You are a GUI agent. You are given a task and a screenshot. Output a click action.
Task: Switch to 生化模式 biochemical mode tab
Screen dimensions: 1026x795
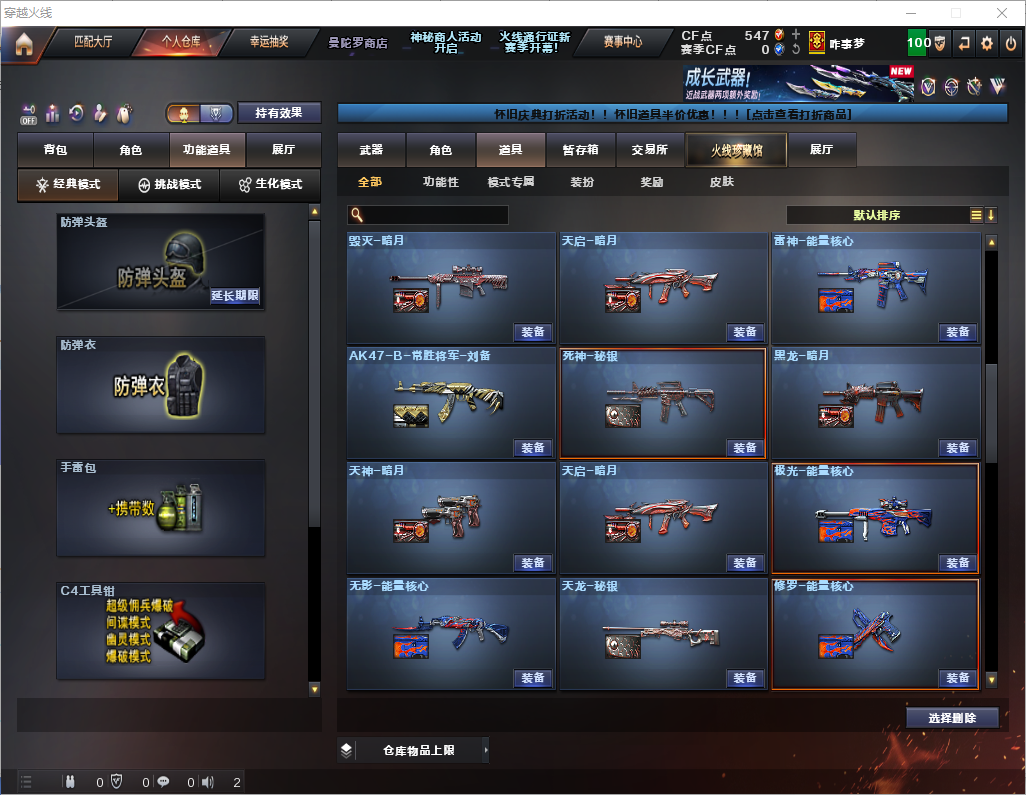(270, 185)
